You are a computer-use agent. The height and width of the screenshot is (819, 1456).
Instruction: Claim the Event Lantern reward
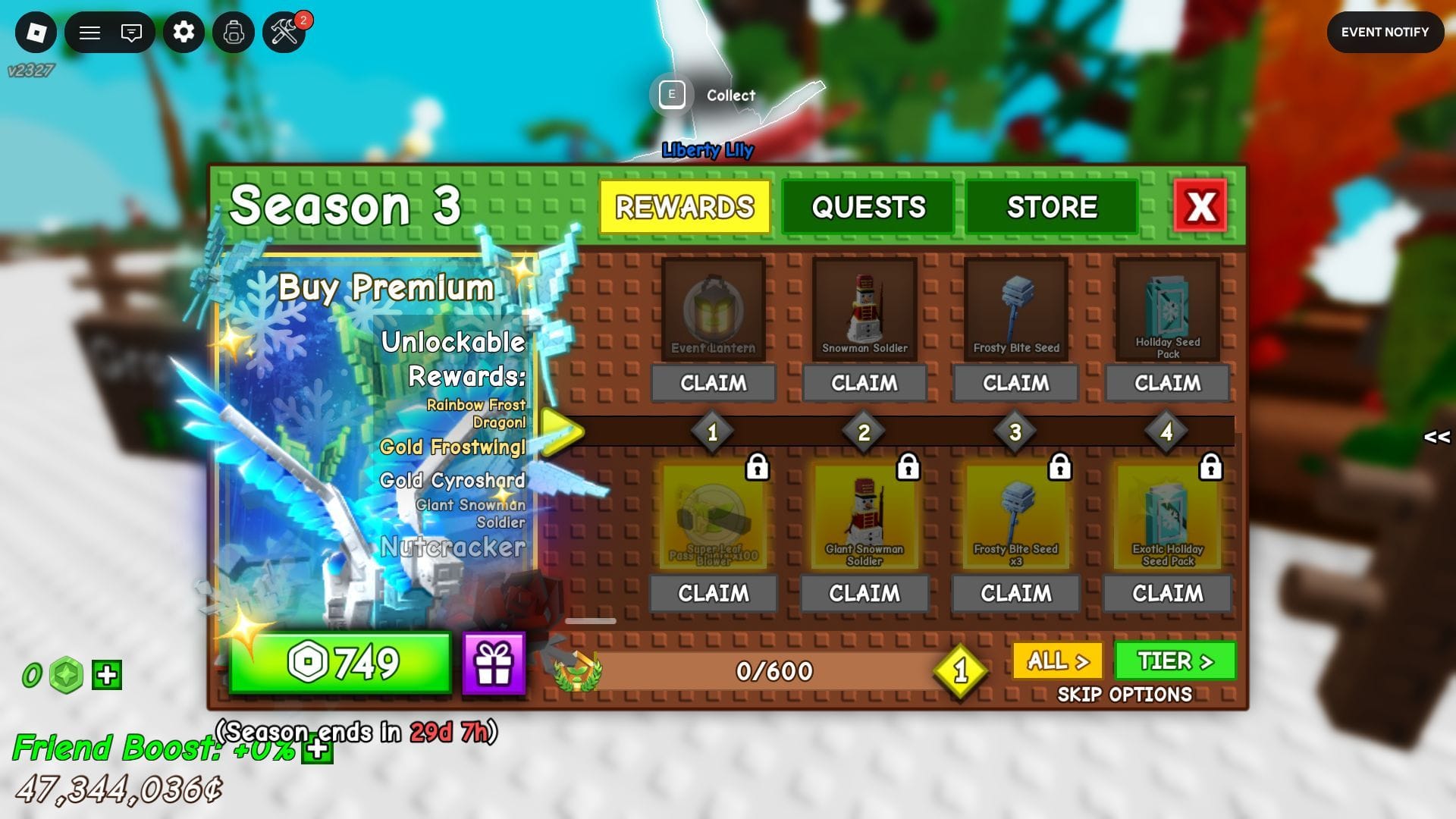(713, 384)
